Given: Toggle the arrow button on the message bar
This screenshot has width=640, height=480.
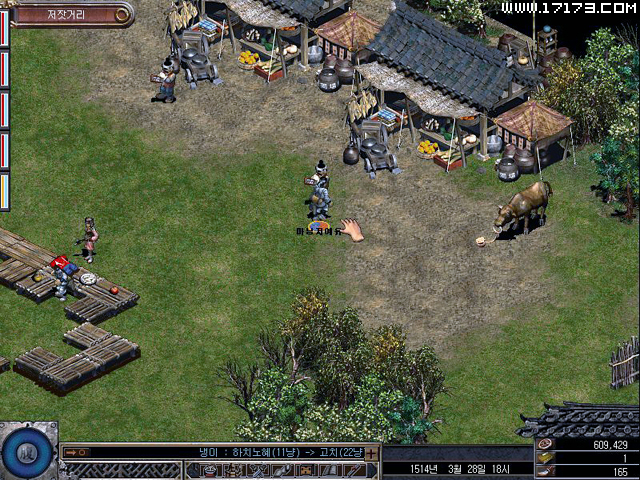Looking at the screenshot, I should click(x=77, y=452).
